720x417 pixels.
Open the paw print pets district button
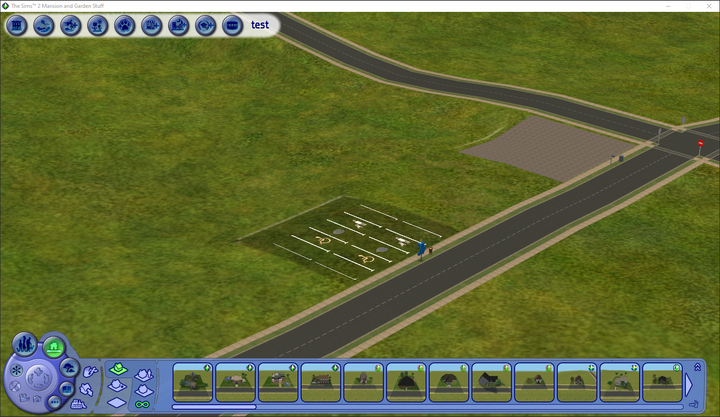[x=125, y=25]
